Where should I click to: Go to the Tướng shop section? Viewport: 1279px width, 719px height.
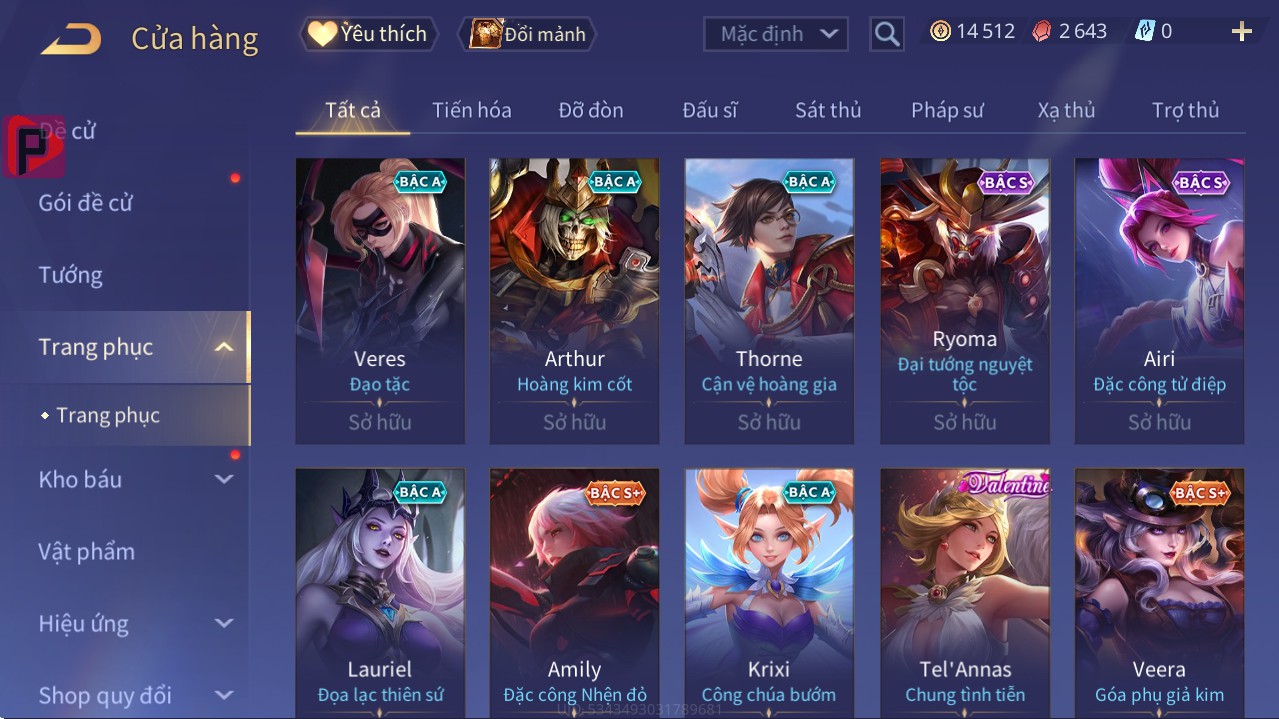71,275
